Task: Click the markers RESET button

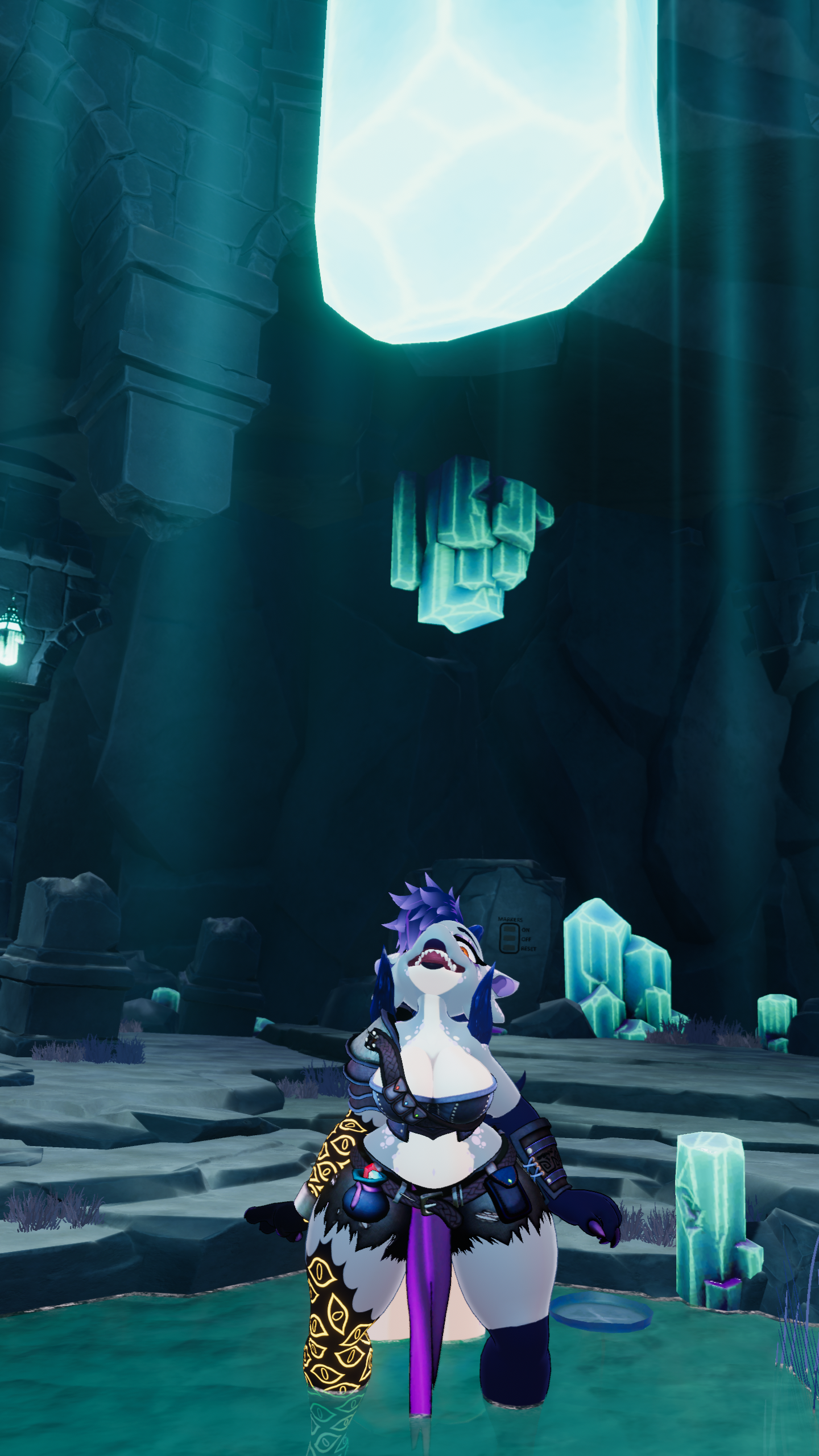Action: pos(509,948)
